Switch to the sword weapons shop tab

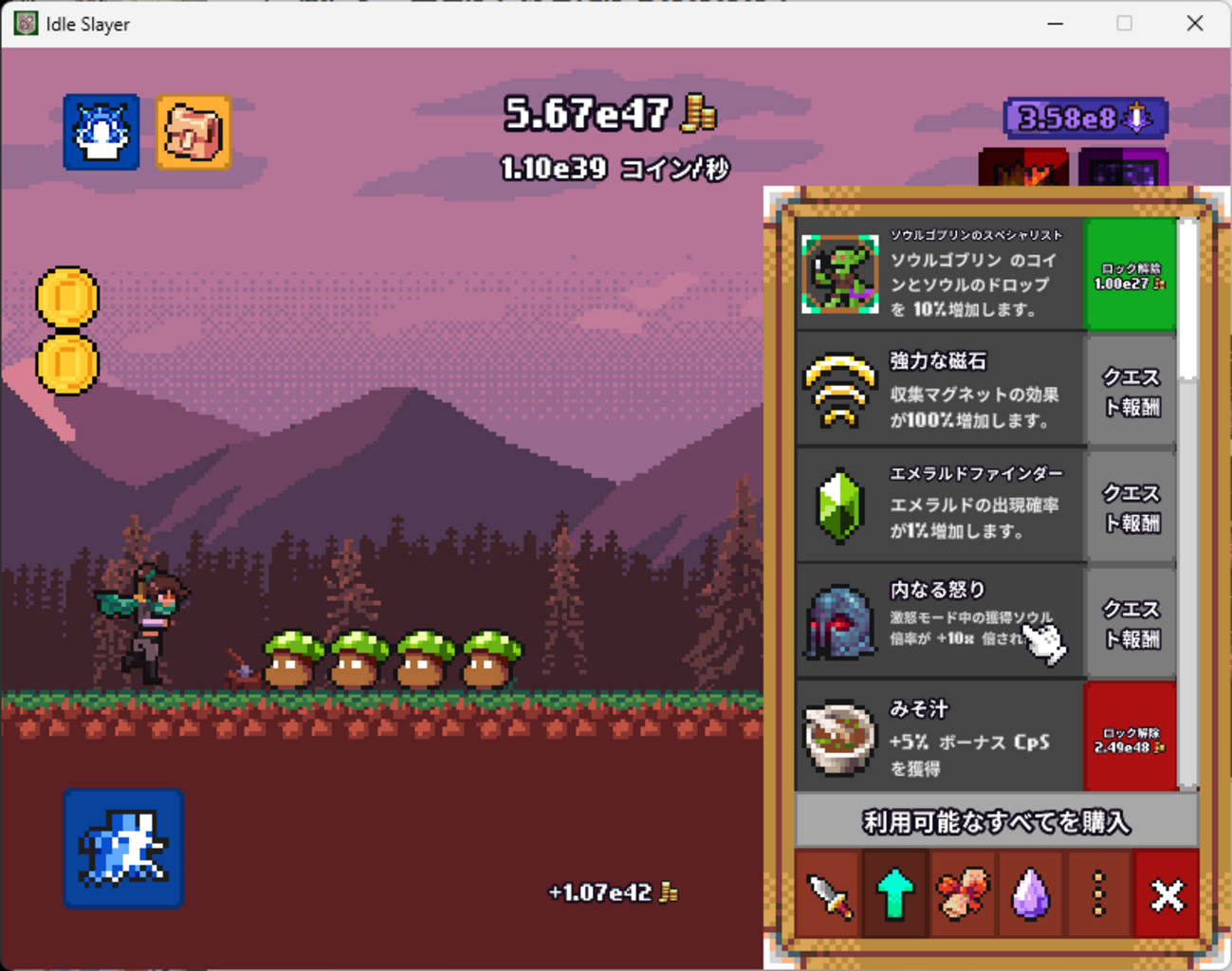(827, 893)
